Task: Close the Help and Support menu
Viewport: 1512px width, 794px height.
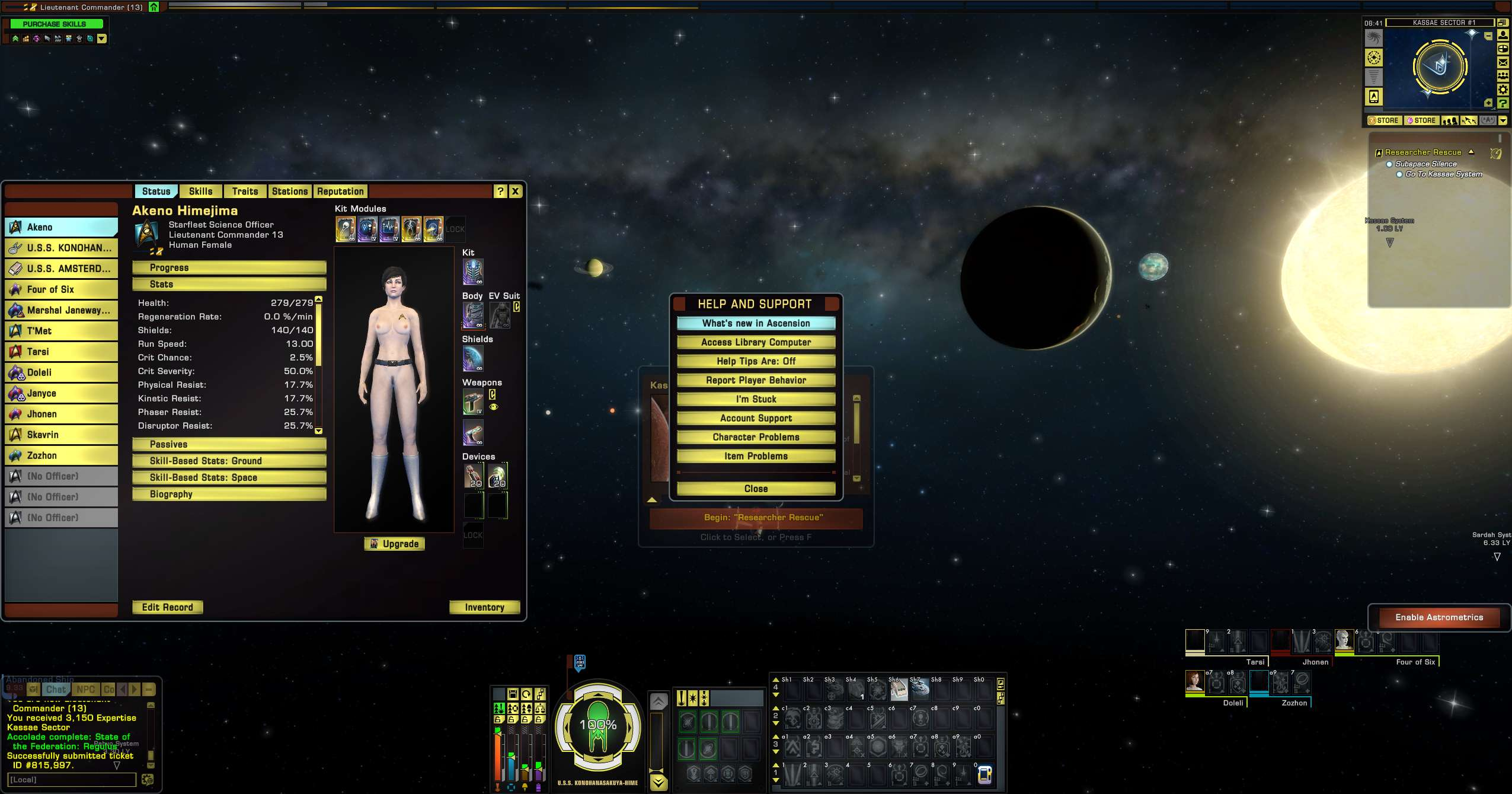Action: 756,489
